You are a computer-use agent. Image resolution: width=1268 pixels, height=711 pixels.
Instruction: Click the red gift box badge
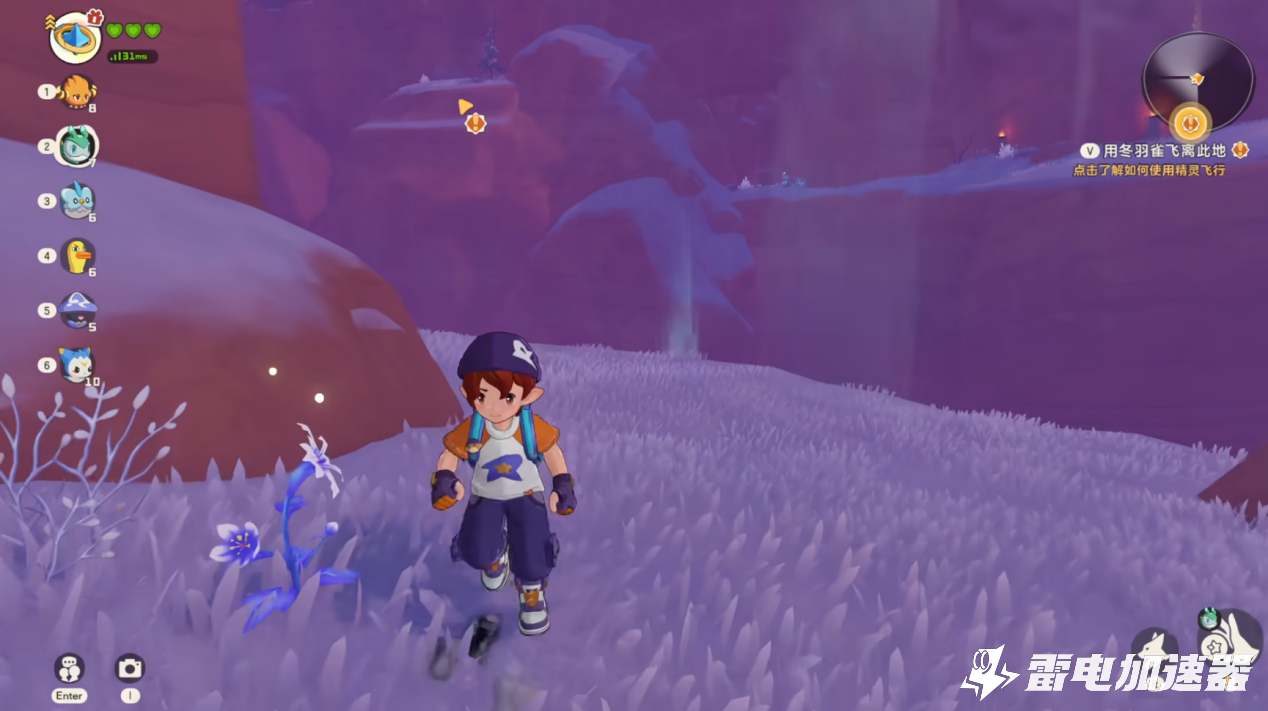pyautogui.click(x=95, y=17)
